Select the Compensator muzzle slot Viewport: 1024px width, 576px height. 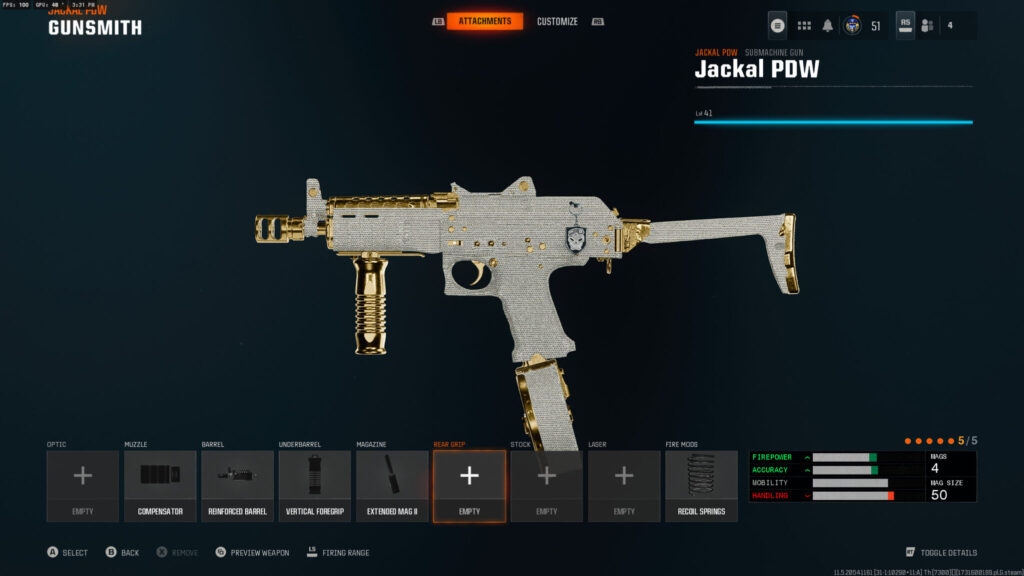pyautogui.click(x=160, y=485)
